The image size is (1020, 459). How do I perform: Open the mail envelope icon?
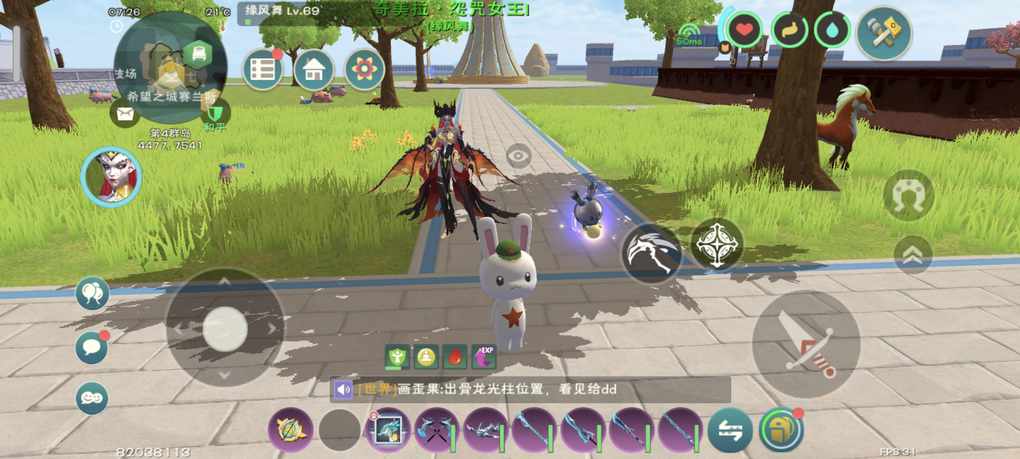(125, 114)
